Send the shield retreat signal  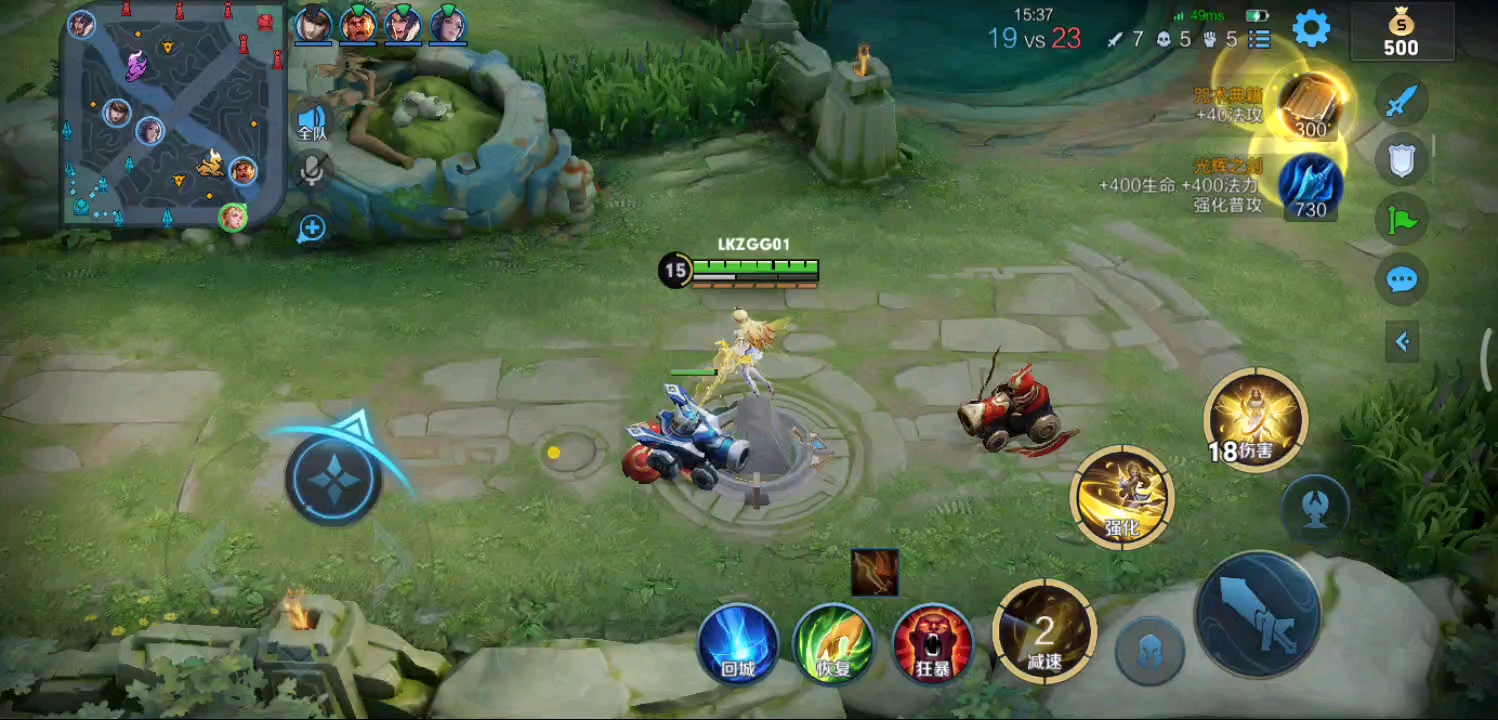coord(1401,160)
